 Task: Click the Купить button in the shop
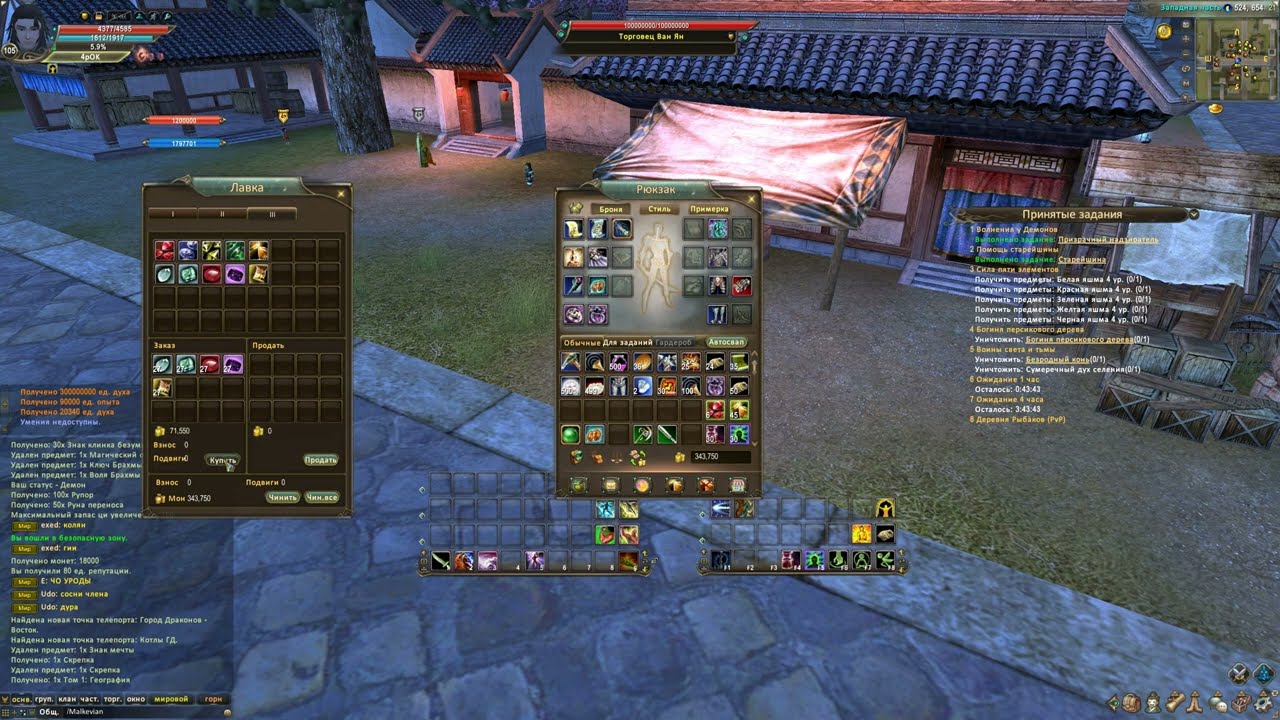(223, 460)
